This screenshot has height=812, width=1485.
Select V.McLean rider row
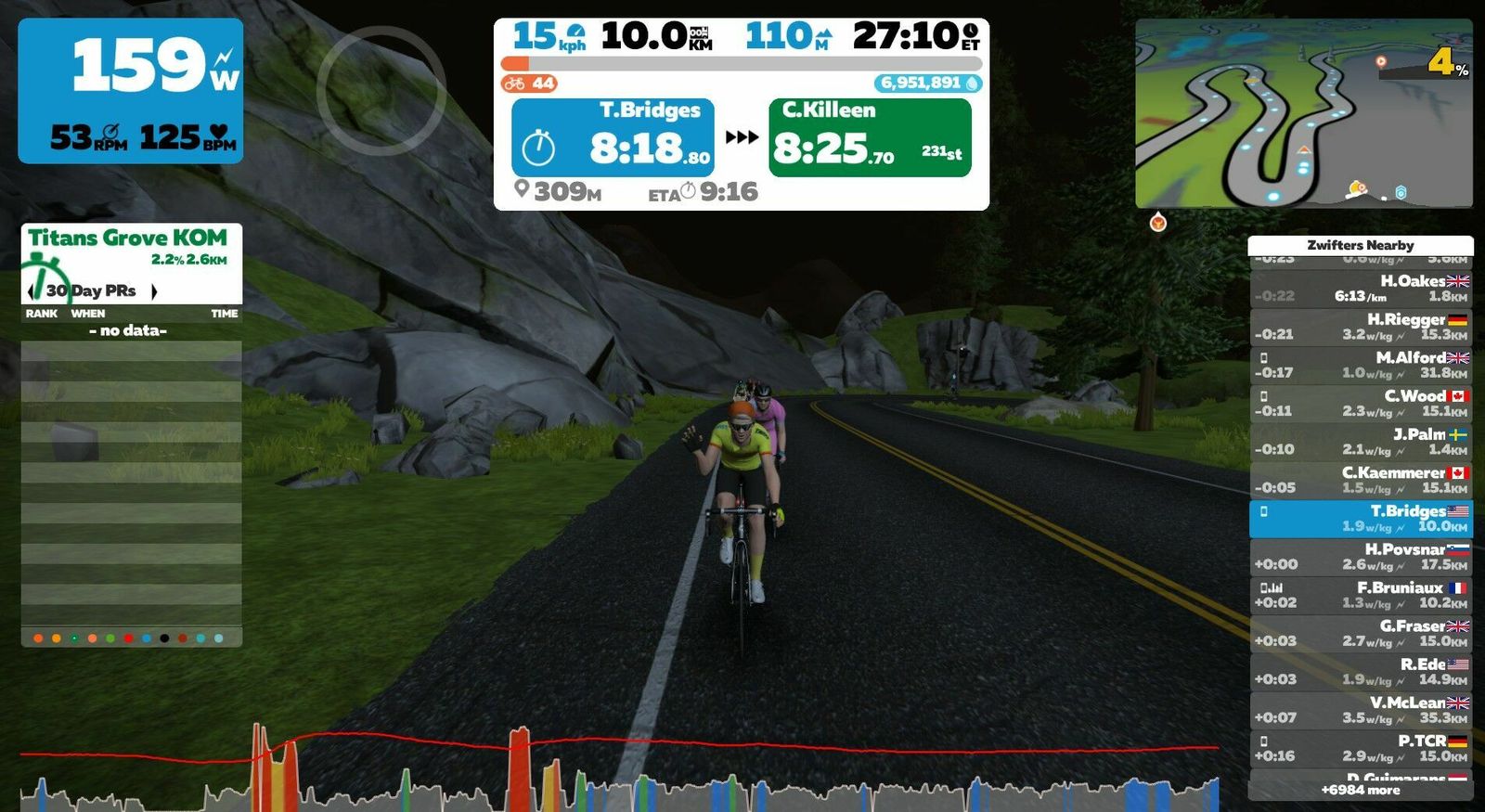tap(1361, 710)
